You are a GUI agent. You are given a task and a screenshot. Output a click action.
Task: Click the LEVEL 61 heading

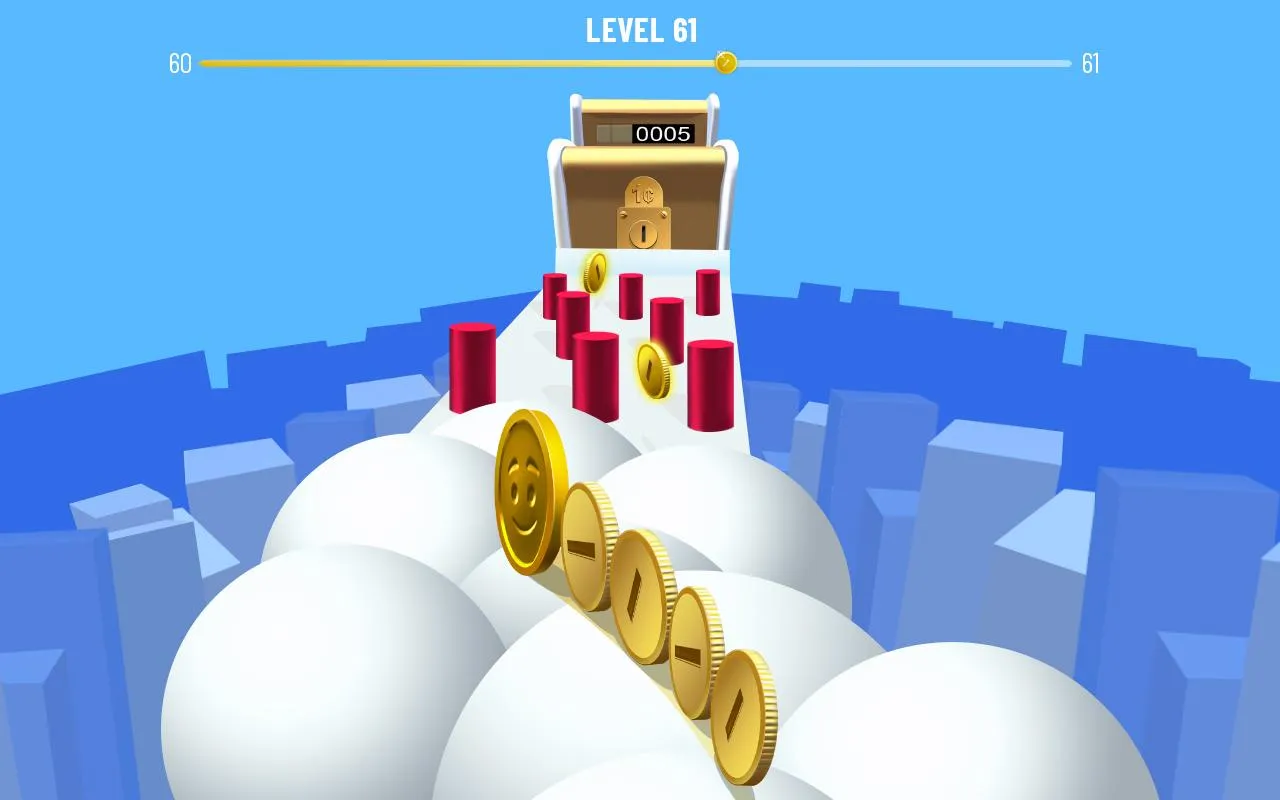pyautogui.click(x=640, y=32)
